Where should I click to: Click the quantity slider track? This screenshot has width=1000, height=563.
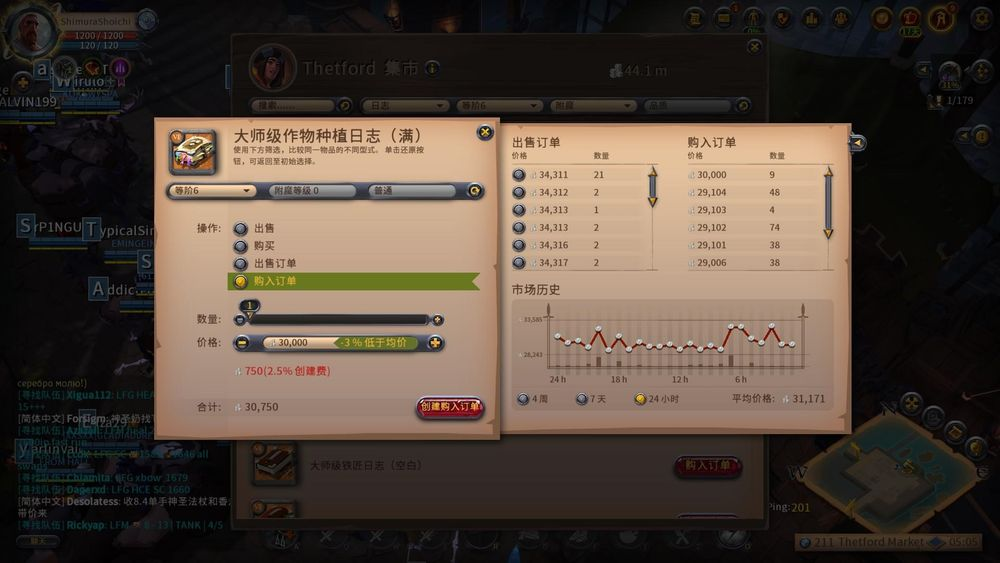pos(337,320)
